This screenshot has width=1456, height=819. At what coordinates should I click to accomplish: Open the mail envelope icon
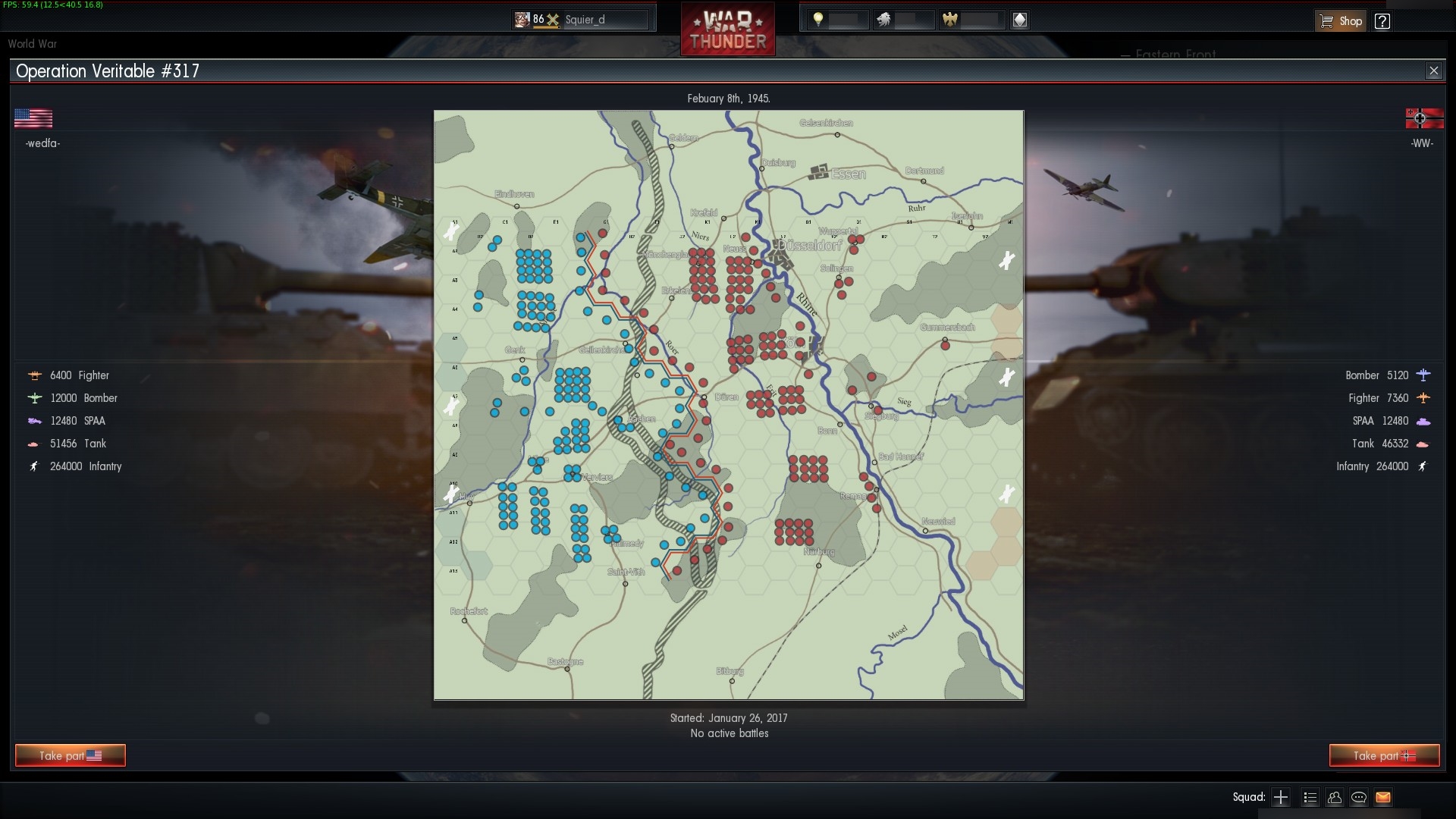(1384, 797)
